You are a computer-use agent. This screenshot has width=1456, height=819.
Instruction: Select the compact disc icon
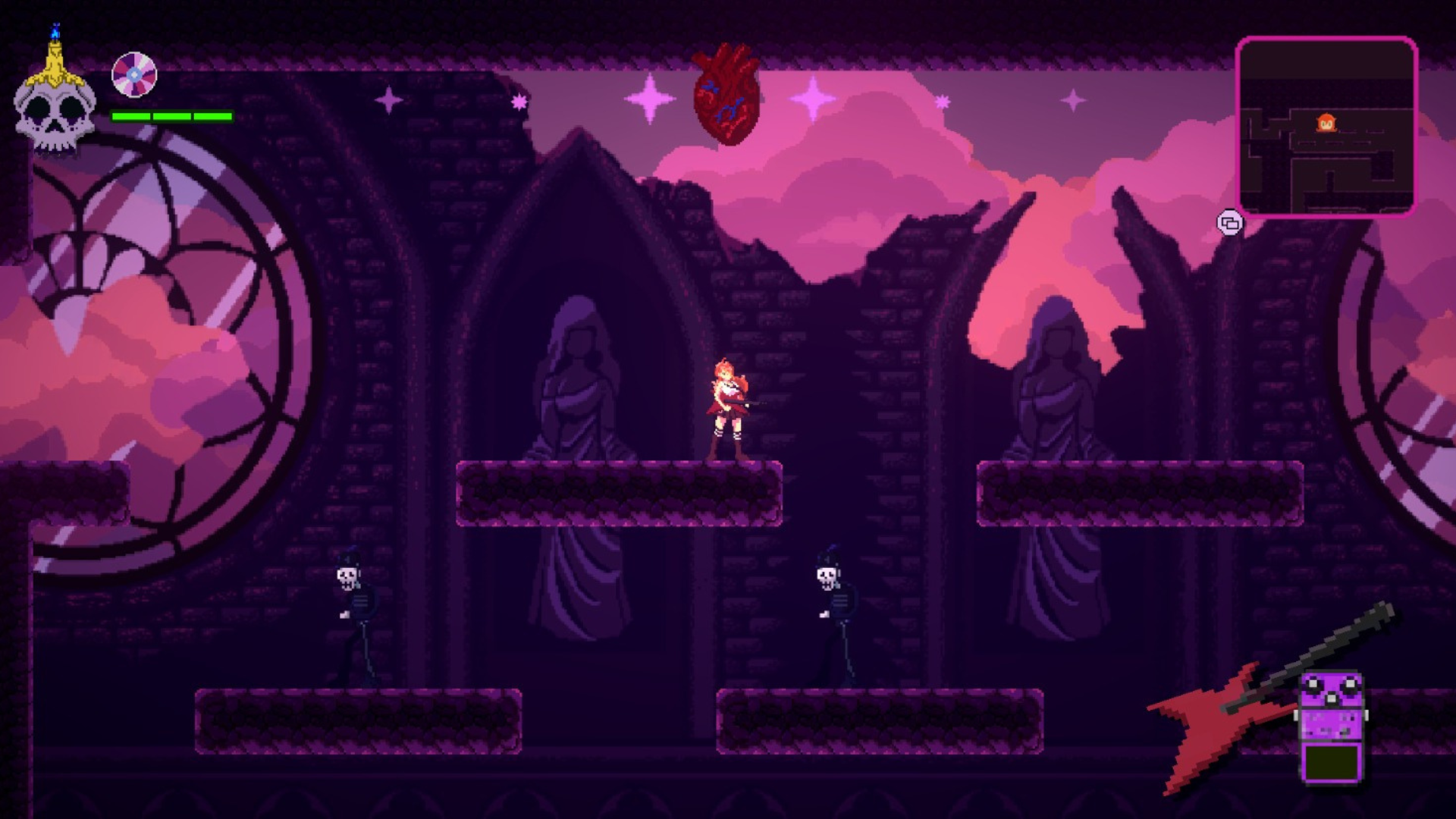(x=134, y=75)
